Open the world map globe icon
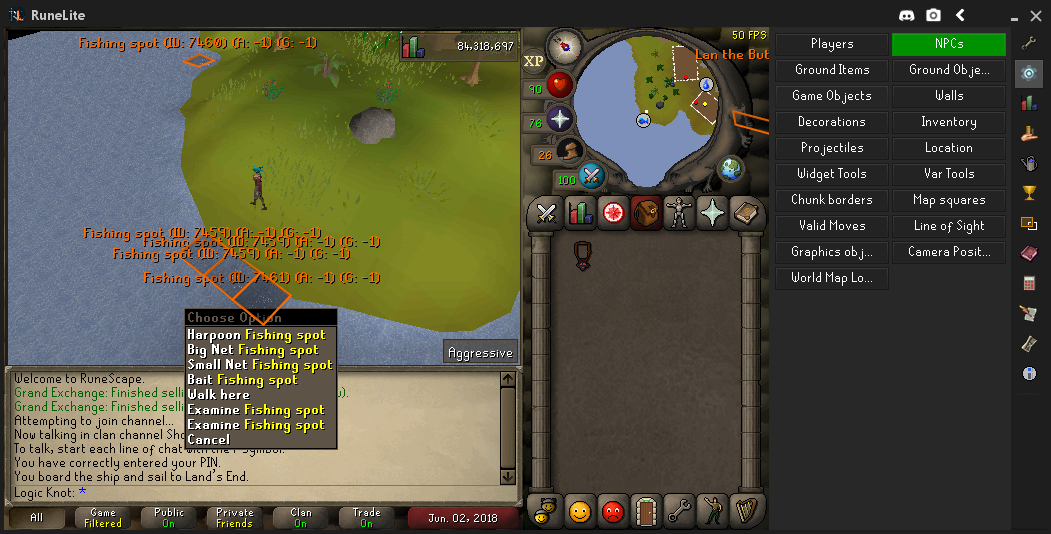This screenshot has height=534, width=1051. [x=731, y=168]
